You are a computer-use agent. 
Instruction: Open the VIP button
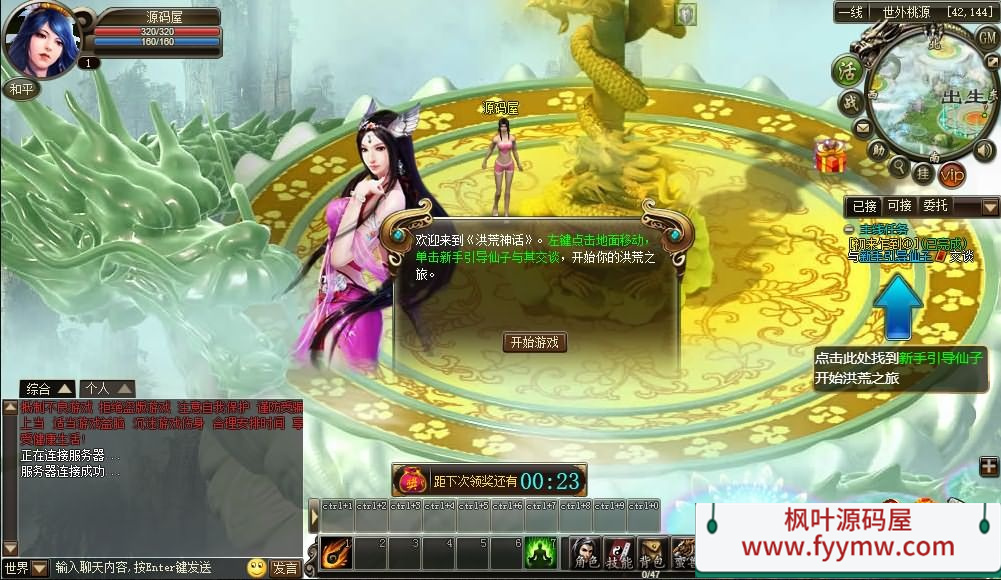952,174
